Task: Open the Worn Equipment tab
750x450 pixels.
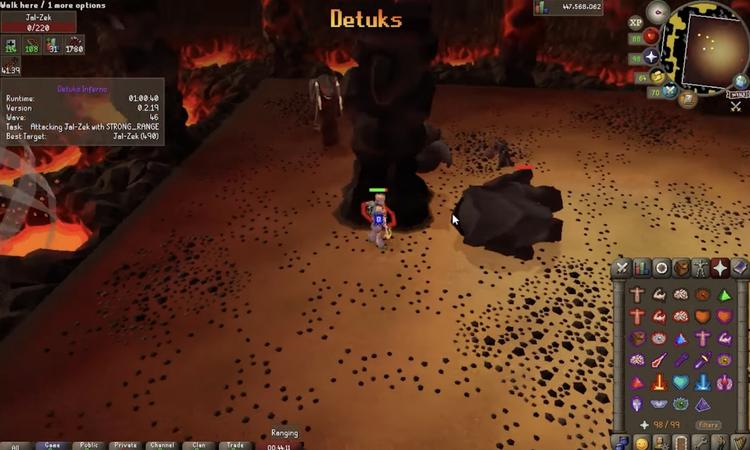Action: click(700, 268)
